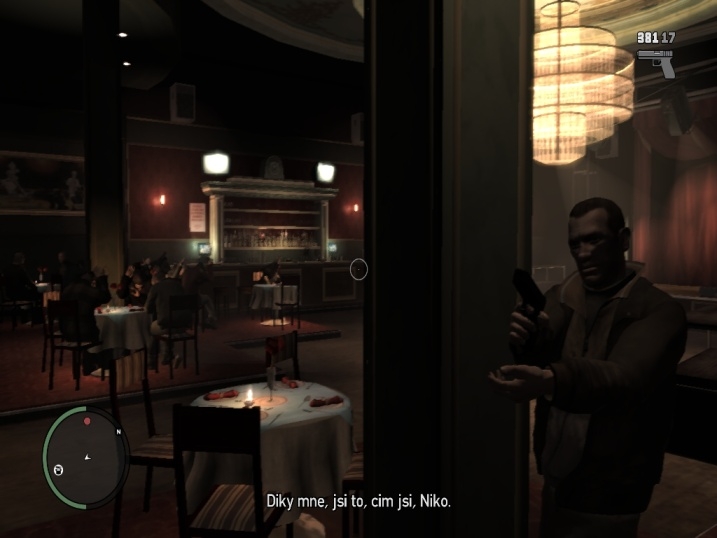Select the red target blip on the radar
The image size is (717, 538).
[87, 421]
